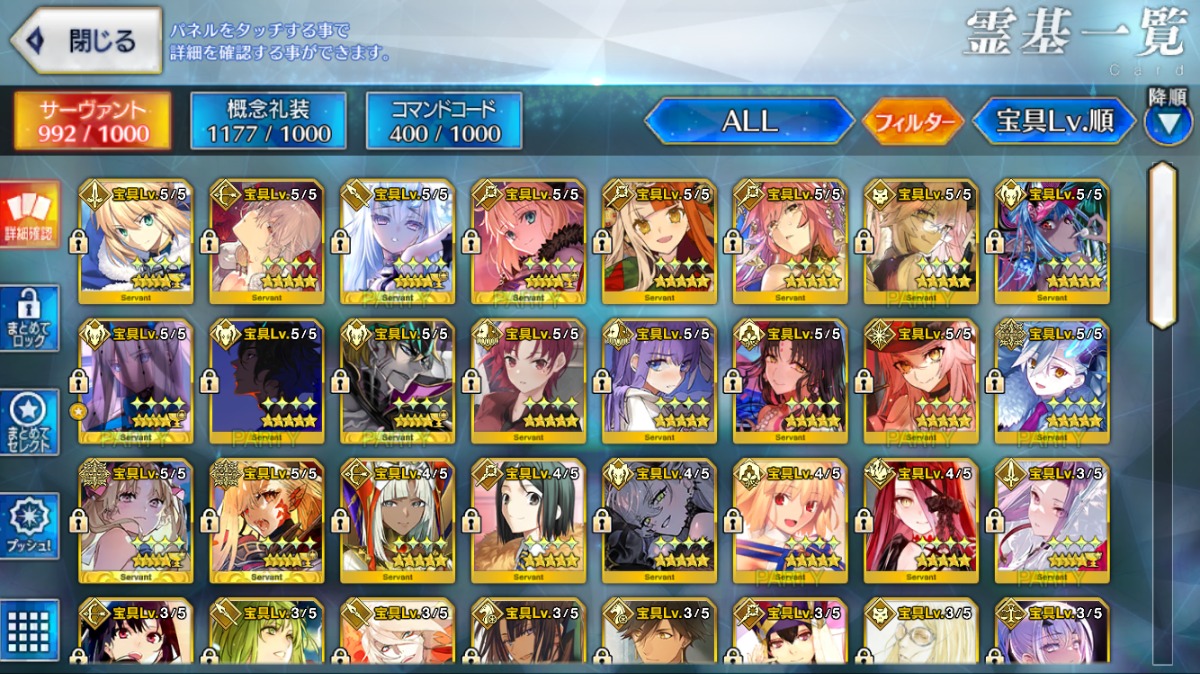This screenshot has width=1200, height=674.
Task: Choose the まとめてセレクト bulk select button
Action: 30,422
